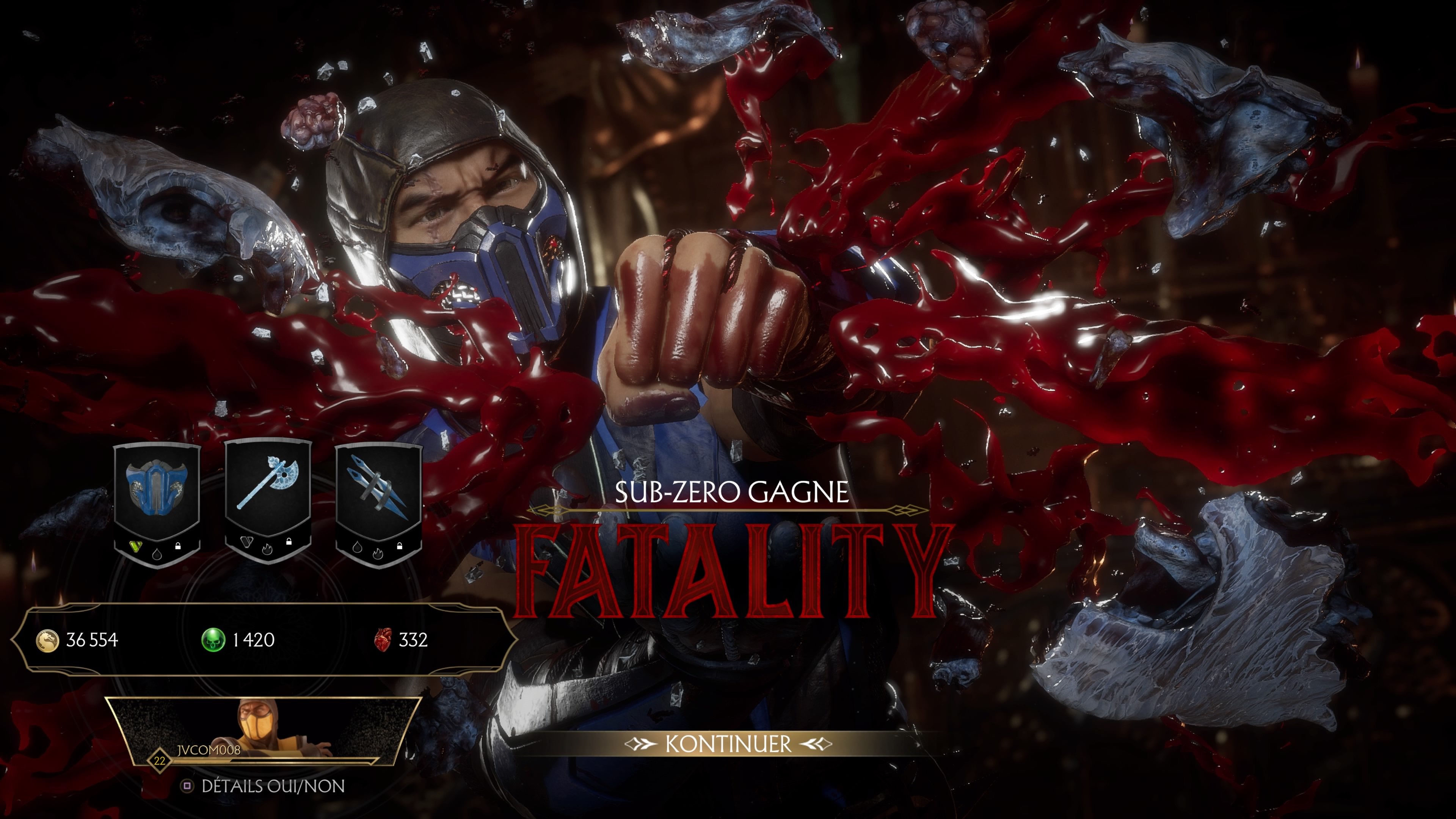1456x819 pixels.
Task: Click the green augment gem on the mask banner
Action: coord(136,546)
